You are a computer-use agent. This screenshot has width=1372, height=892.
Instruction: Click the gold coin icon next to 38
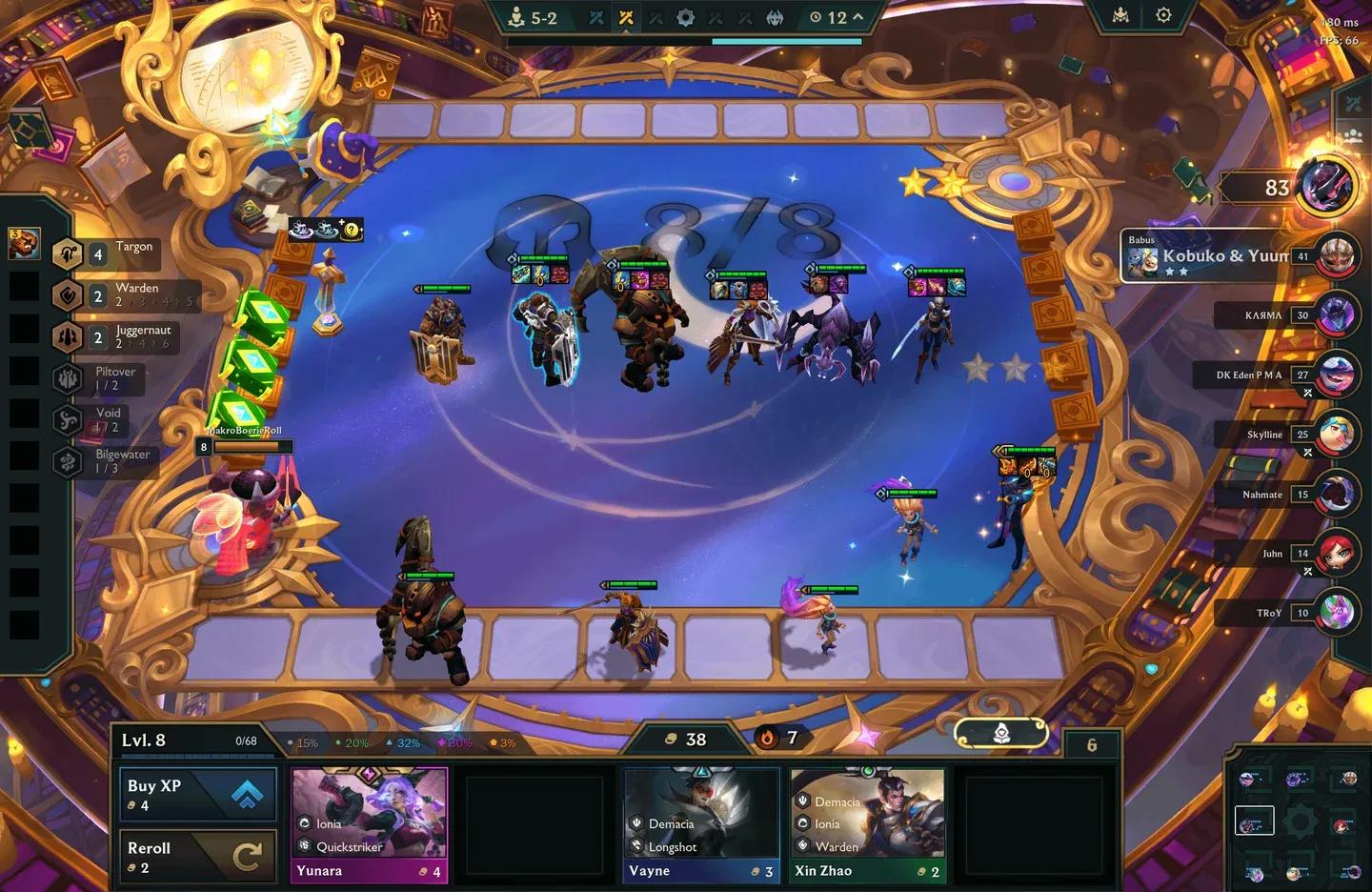click(x=673, y=739)
